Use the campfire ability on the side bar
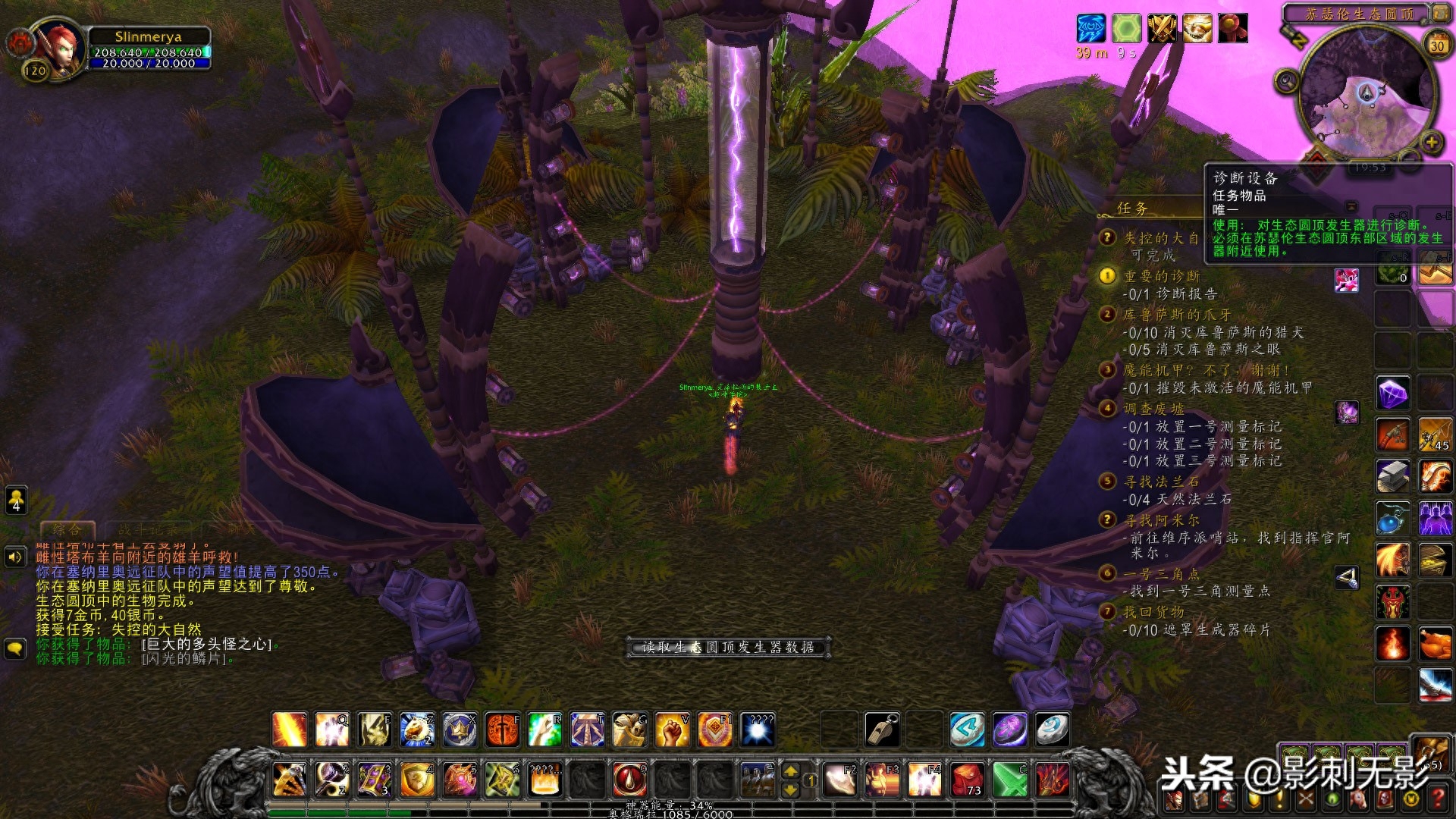Screen dimensions: 1456x819 pos(1392,644)
